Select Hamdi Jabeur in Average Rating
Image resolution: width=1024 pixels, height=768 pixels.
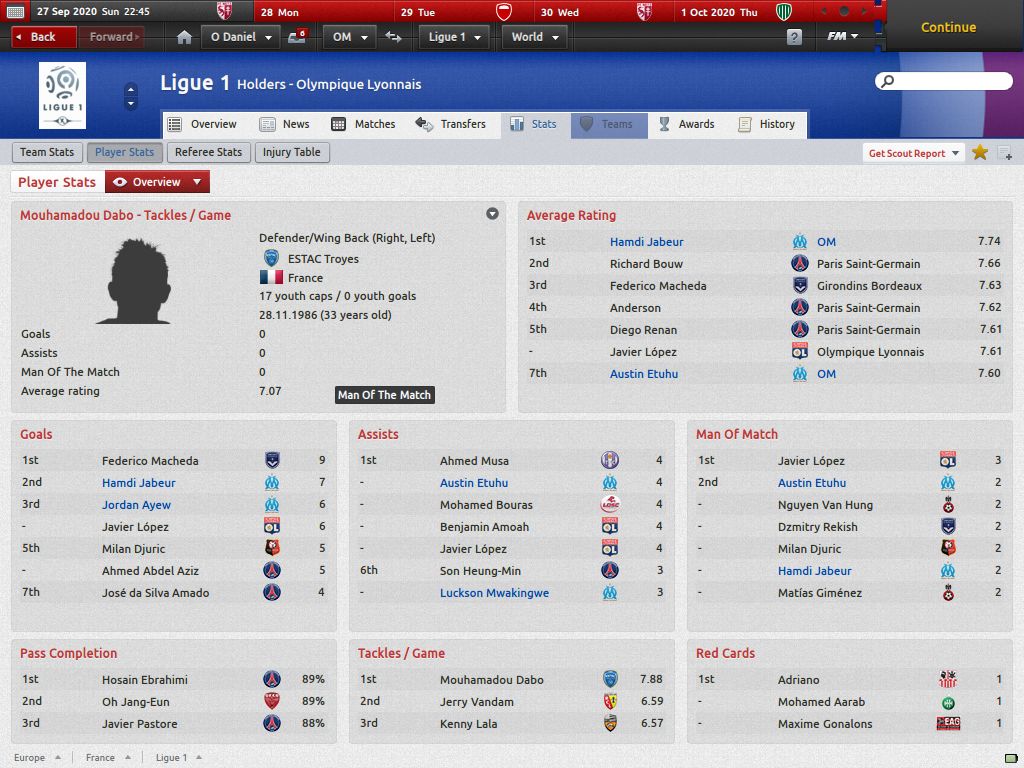point(646,242)
